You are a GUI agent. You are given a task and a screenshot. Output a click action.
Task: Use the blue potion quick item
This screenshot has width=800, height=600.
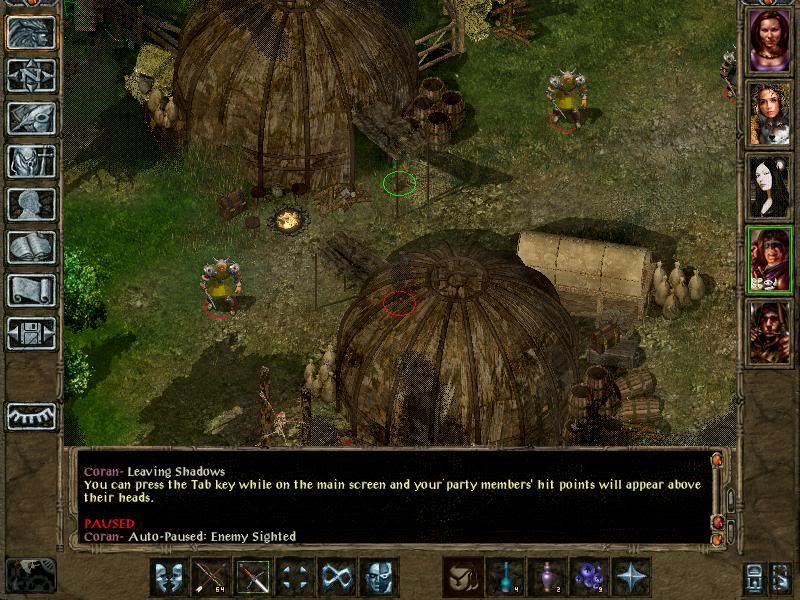coord(505,577)
